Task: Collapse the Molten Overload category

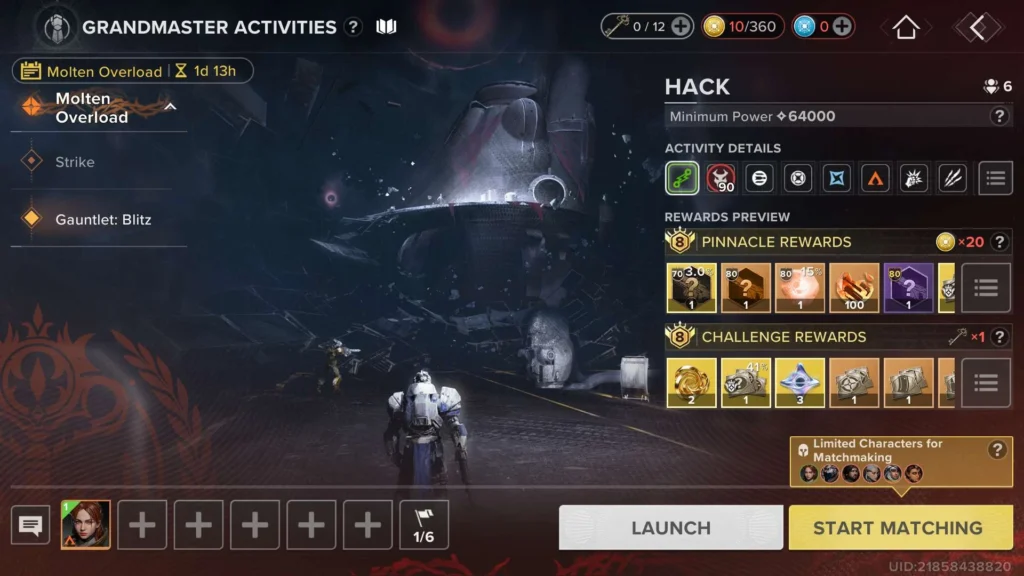Action: pos(170,107)
